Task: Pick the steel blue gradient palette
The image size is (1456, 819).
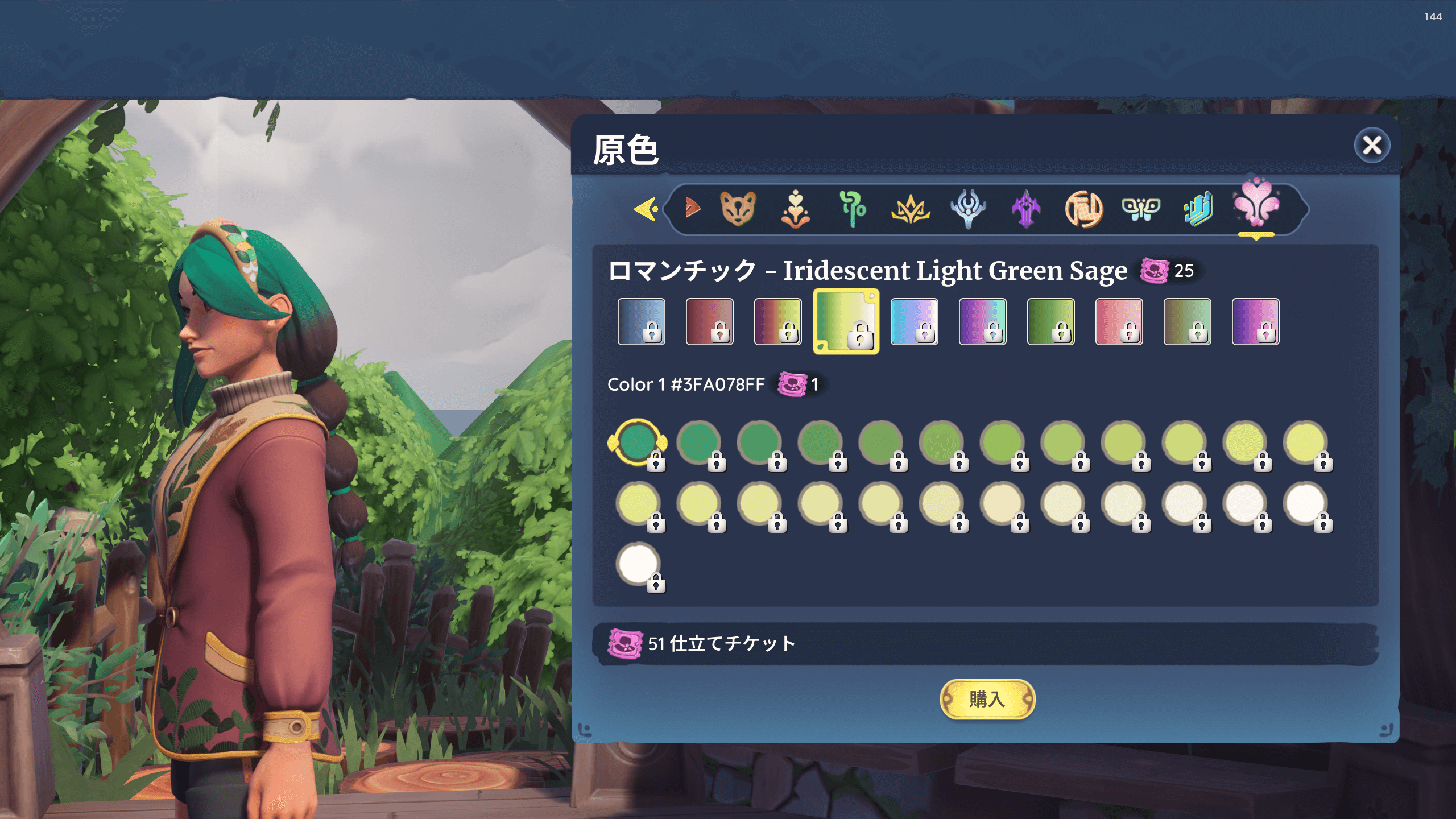Action: click(x=641, y=321)
